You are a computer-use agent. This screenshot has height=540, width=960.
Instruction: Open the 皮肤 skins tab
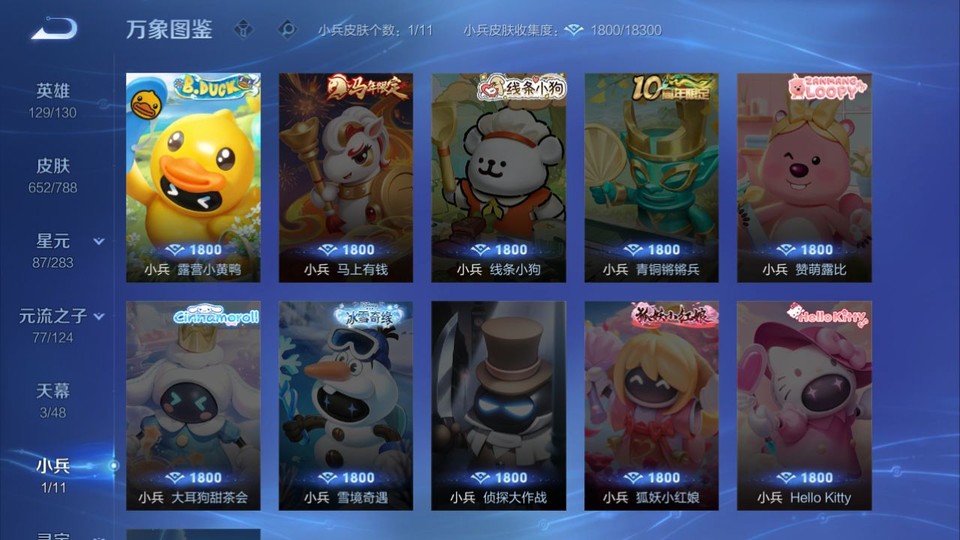click(53, 174)
